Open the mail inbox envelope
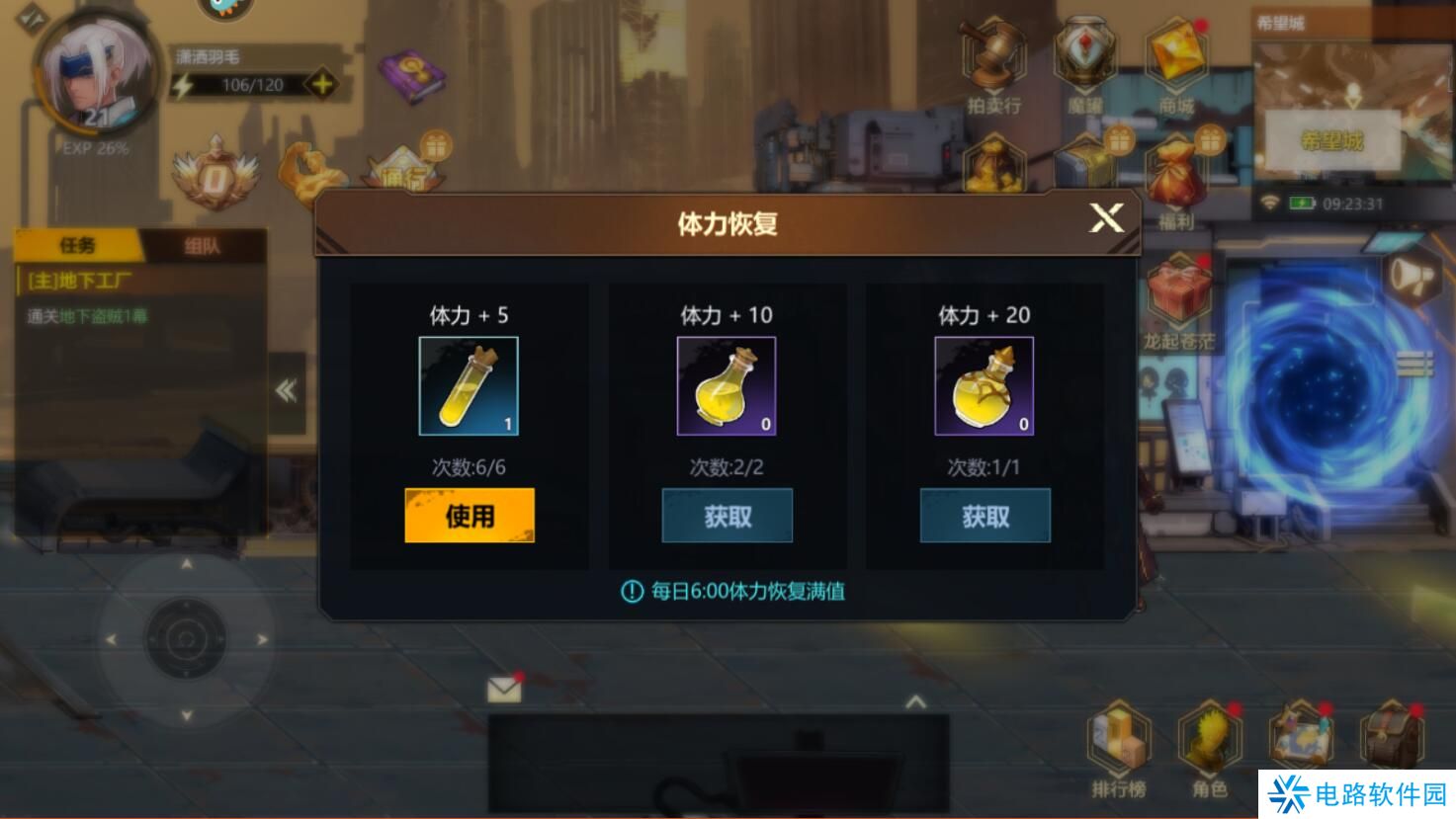Screen dimensions: 1456x819 pyautogui.click(x=505, y=689)
